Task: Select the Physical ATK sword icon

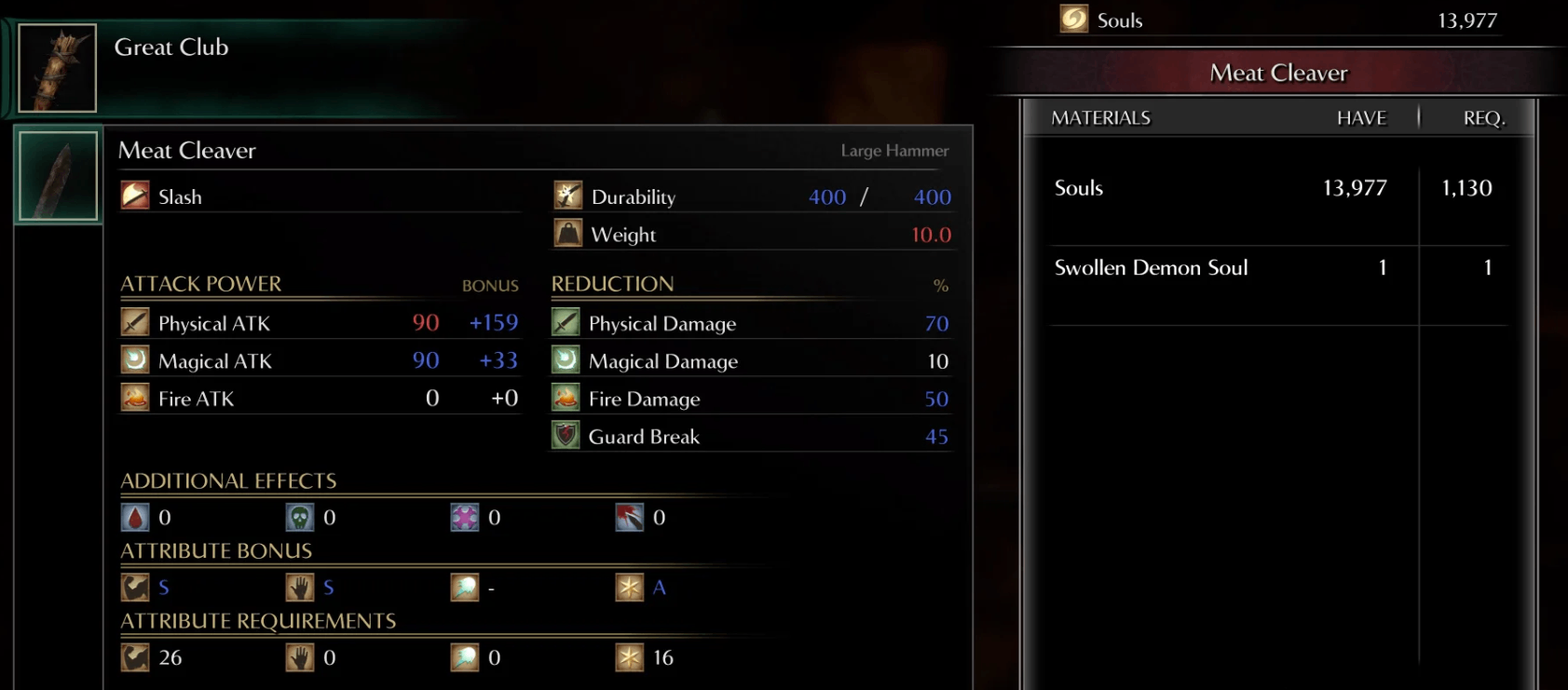Action: 134,322
